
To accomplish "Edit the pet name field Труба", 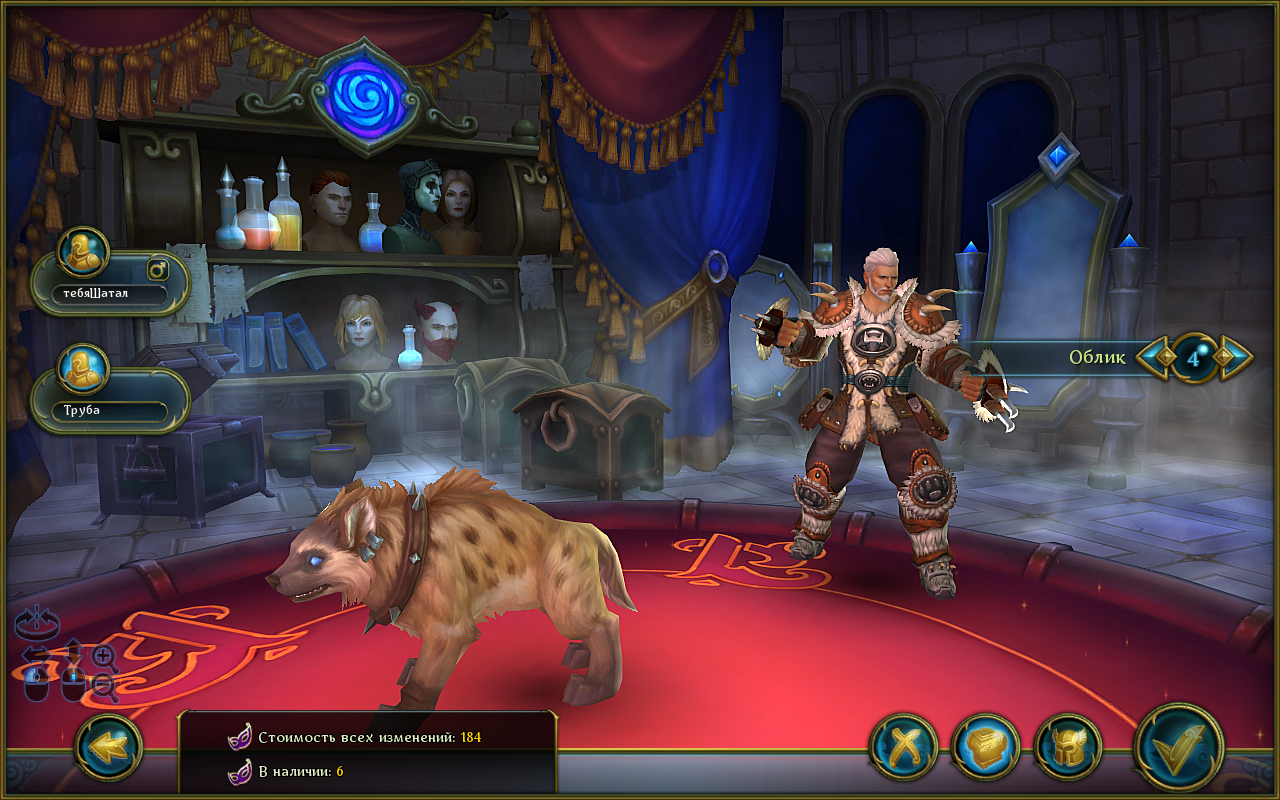I will (x=110, y=410).
